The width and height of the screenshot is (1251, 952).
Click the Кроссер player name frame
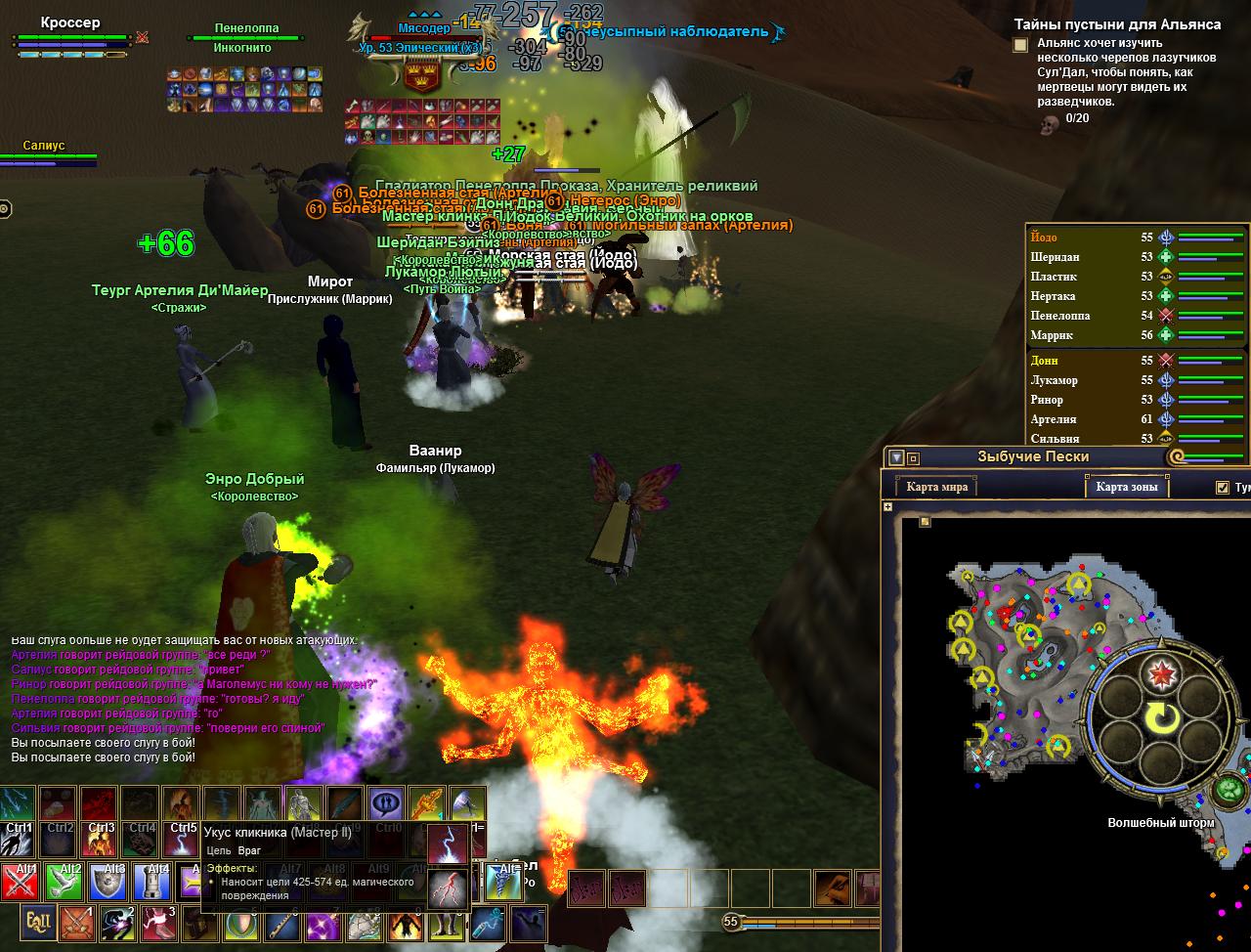coord(70,22)
